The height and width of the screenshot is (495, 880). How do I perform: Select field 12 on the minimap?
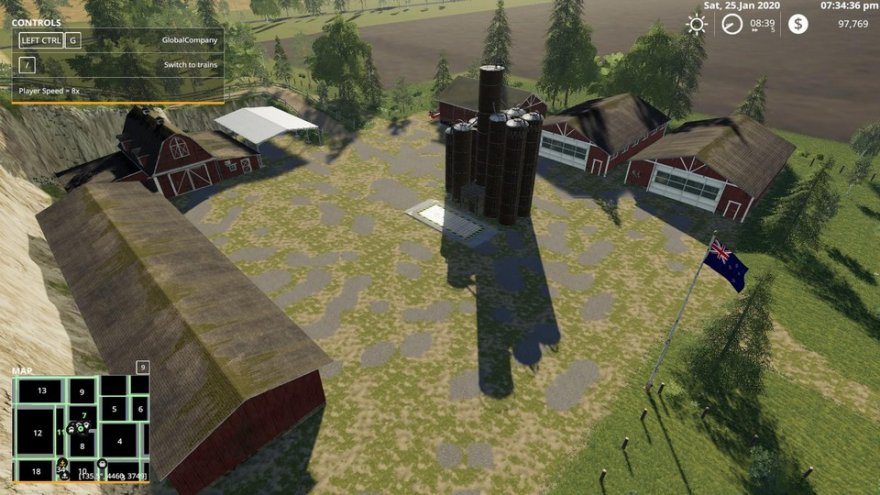point(37,432)
